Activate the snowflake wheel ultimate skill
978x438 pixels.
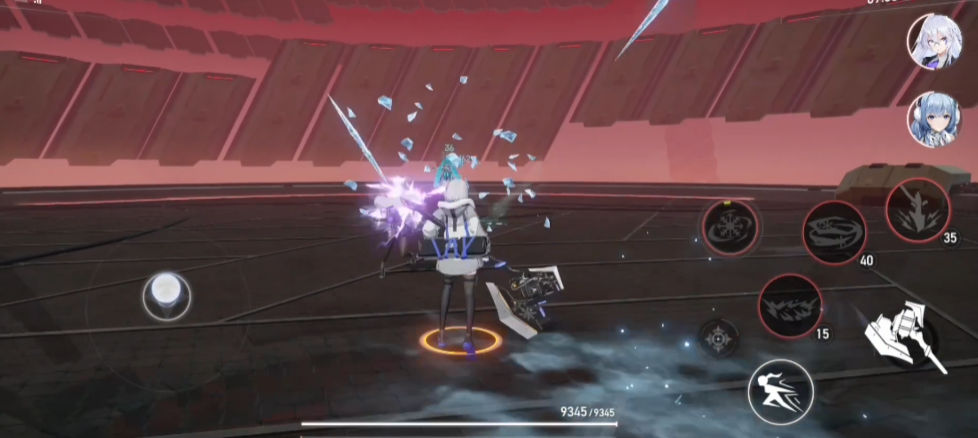click(730, 227)
